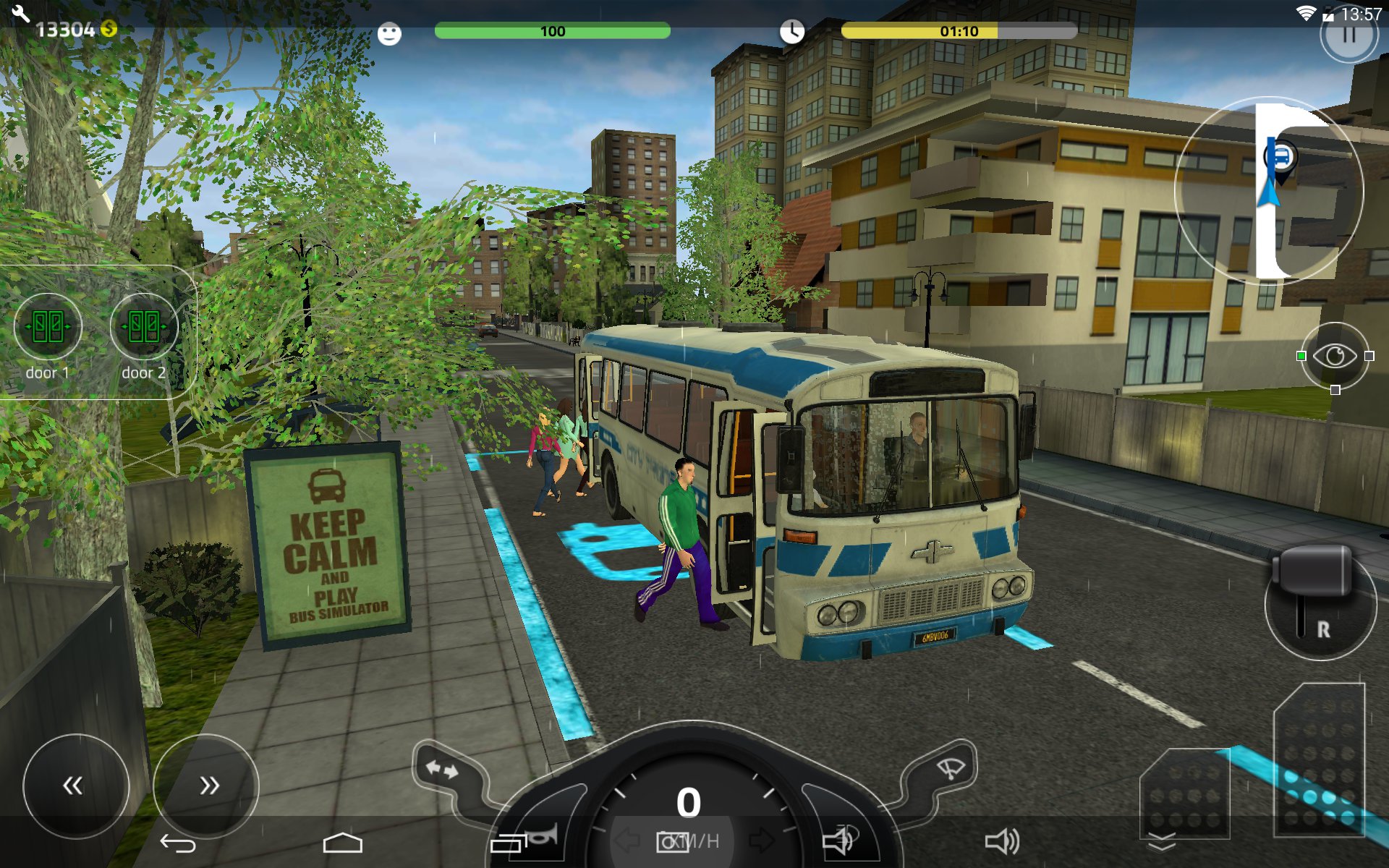Open settings via the wrench icon
1389x868 pixels.
[20, 14]
